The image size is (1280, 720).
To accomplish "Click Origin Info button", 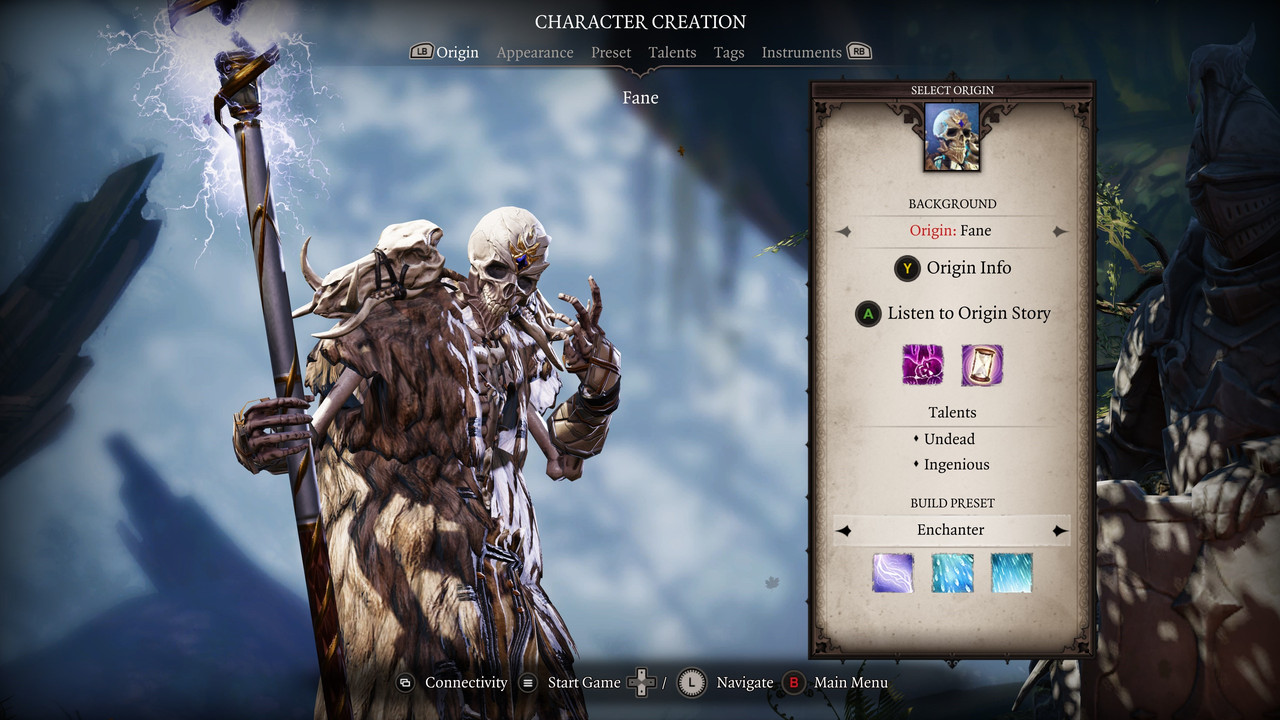I will tap(952, 268).
